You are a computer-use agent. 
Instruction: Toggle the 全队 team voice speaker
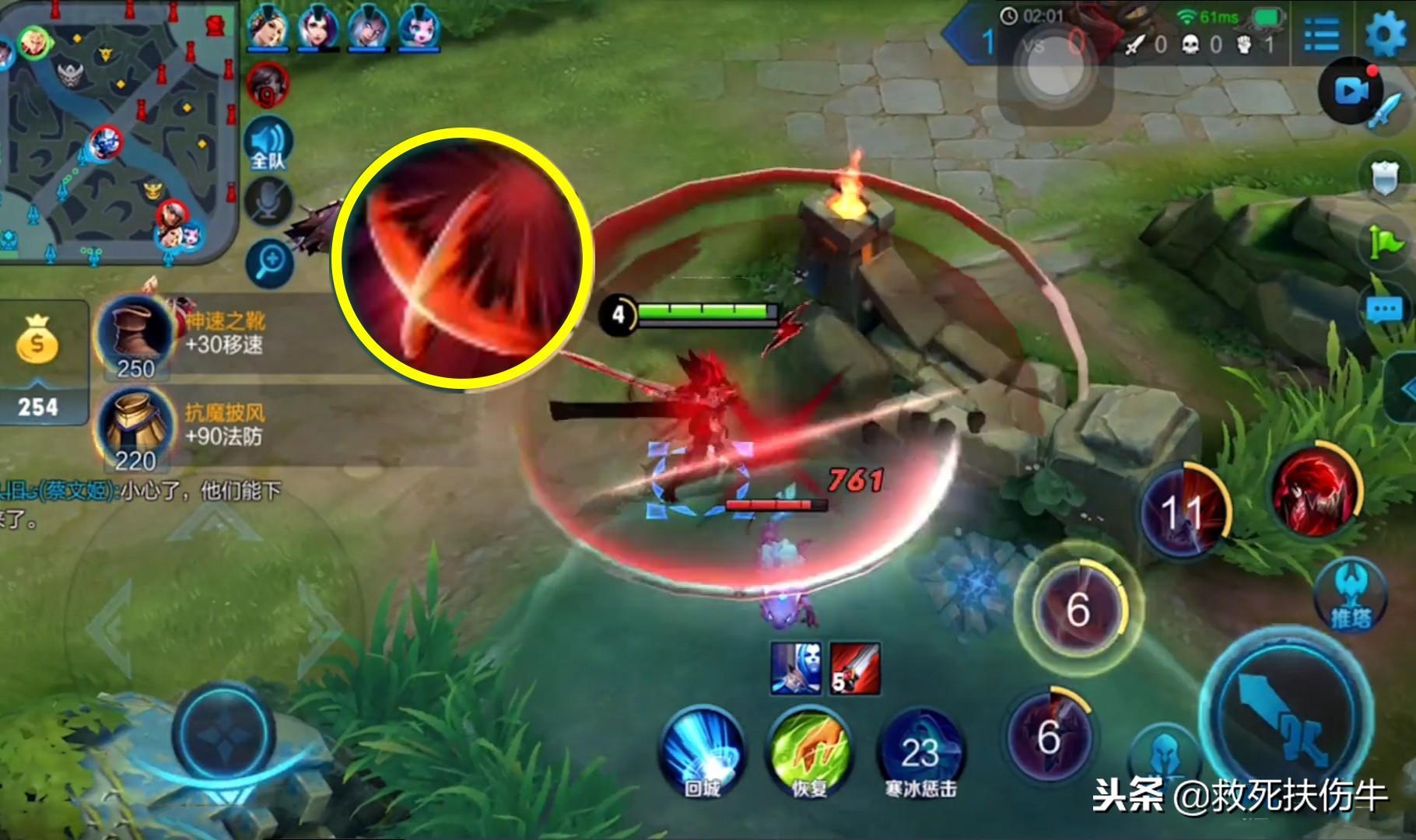pos(268,145)
